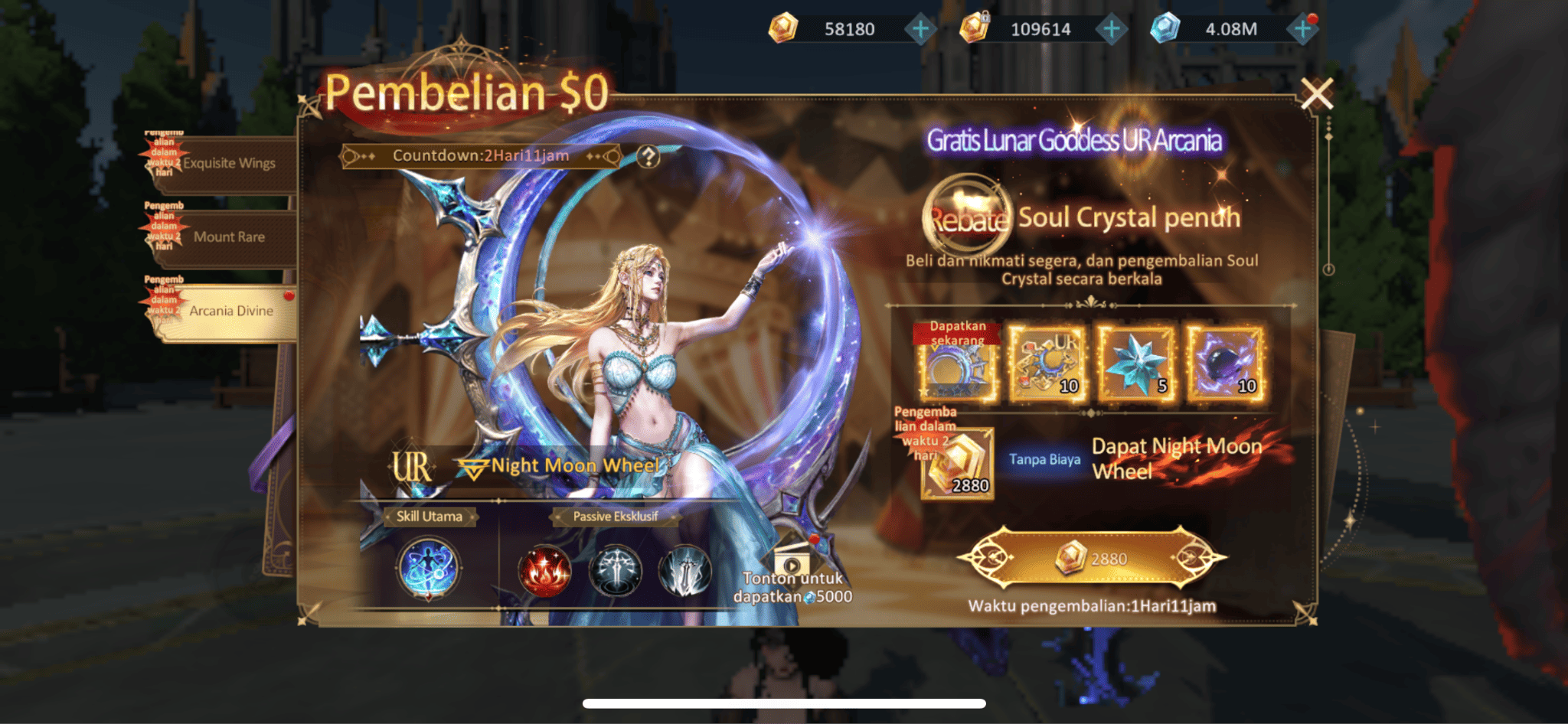
Task: Add blue crystals next to 4.08M
Action: click(1302, 30)
